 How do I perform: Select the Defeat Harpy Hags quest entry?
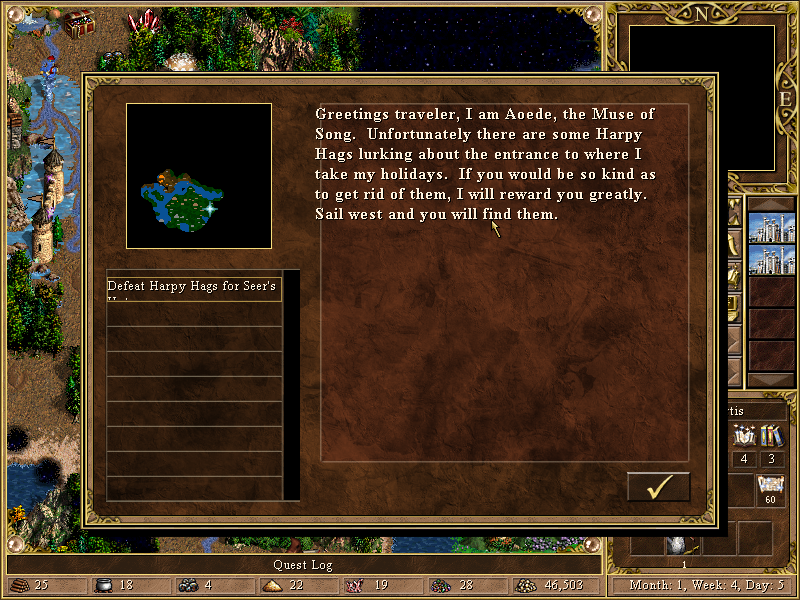194,288
